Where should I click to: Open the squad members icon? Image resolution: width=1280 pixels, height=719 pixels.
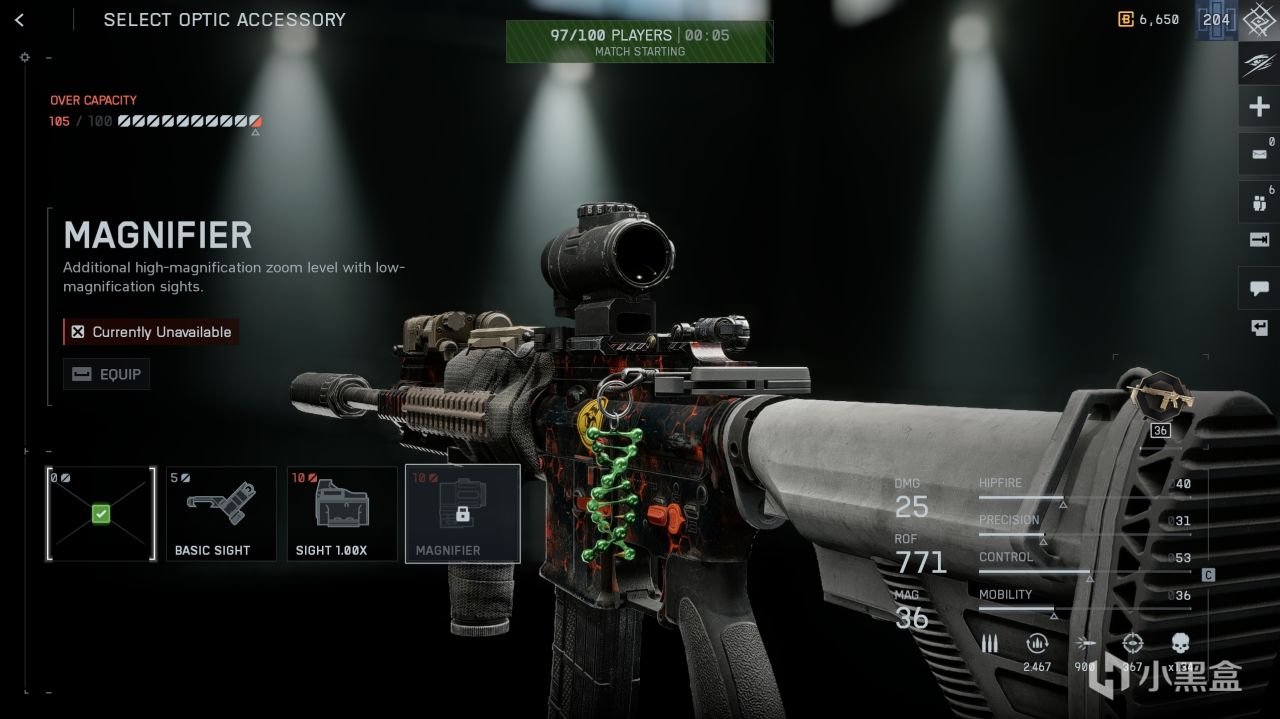coord(1259,202)
